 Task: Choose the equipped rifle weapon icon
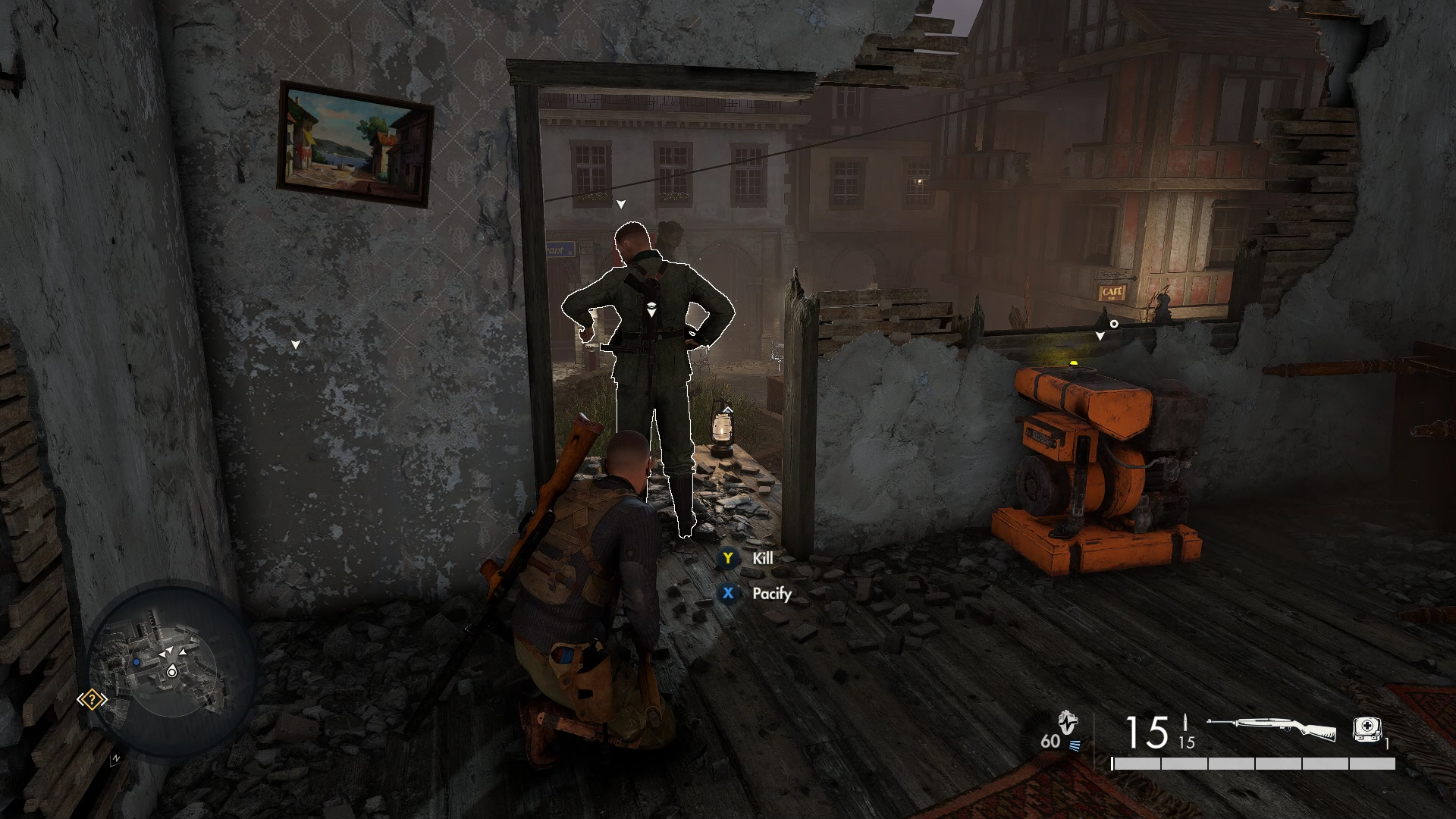1271,729
